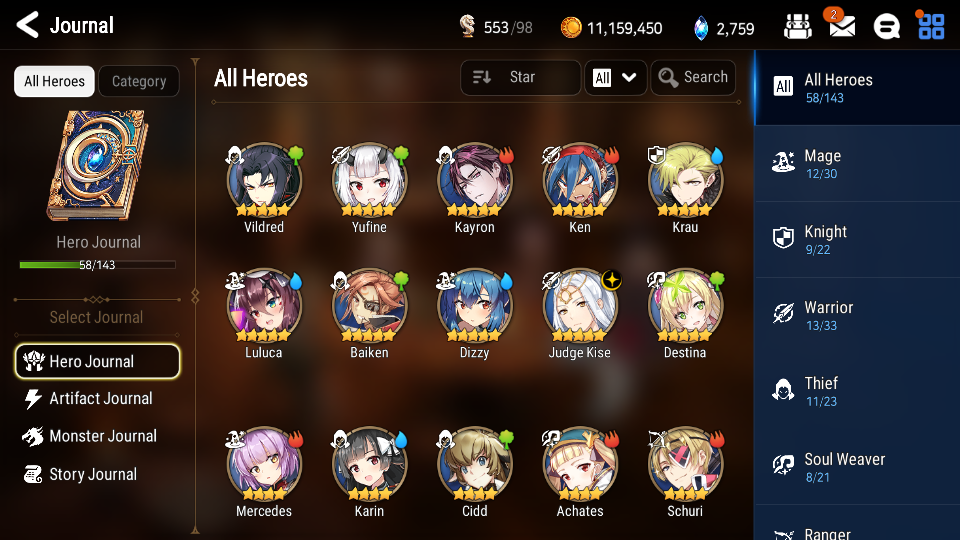The image size is (960, 540).
Task: Open the All filter dropdown
Action: (615, 78)
